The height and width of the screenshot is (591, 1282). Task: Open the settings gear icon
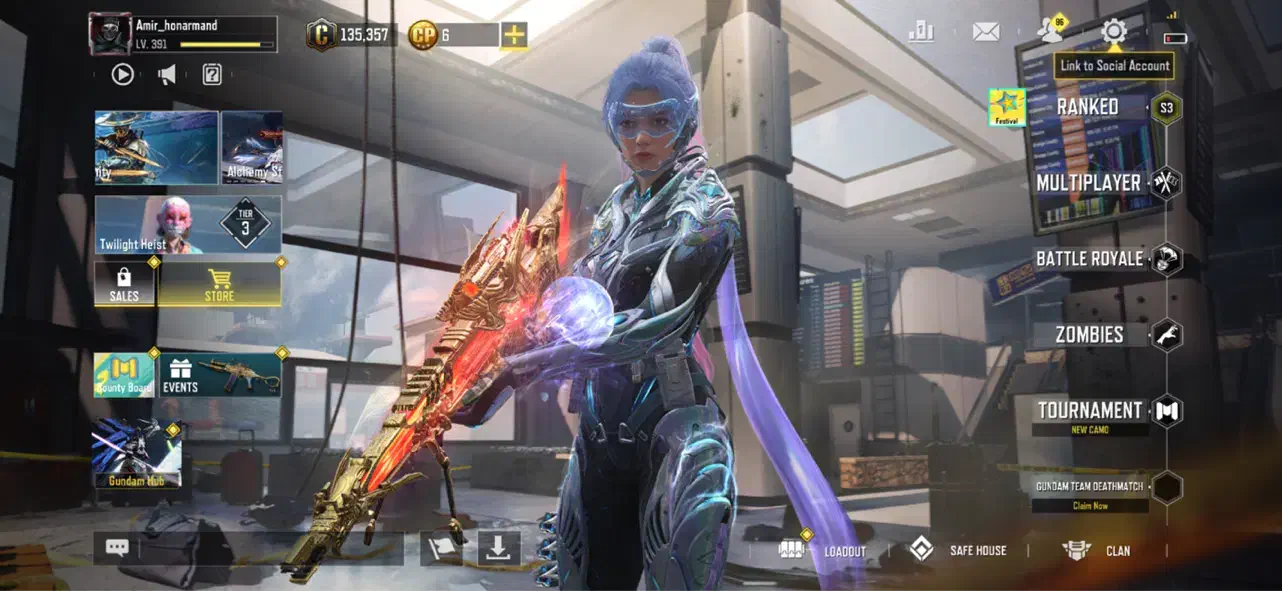(1113, 31)
